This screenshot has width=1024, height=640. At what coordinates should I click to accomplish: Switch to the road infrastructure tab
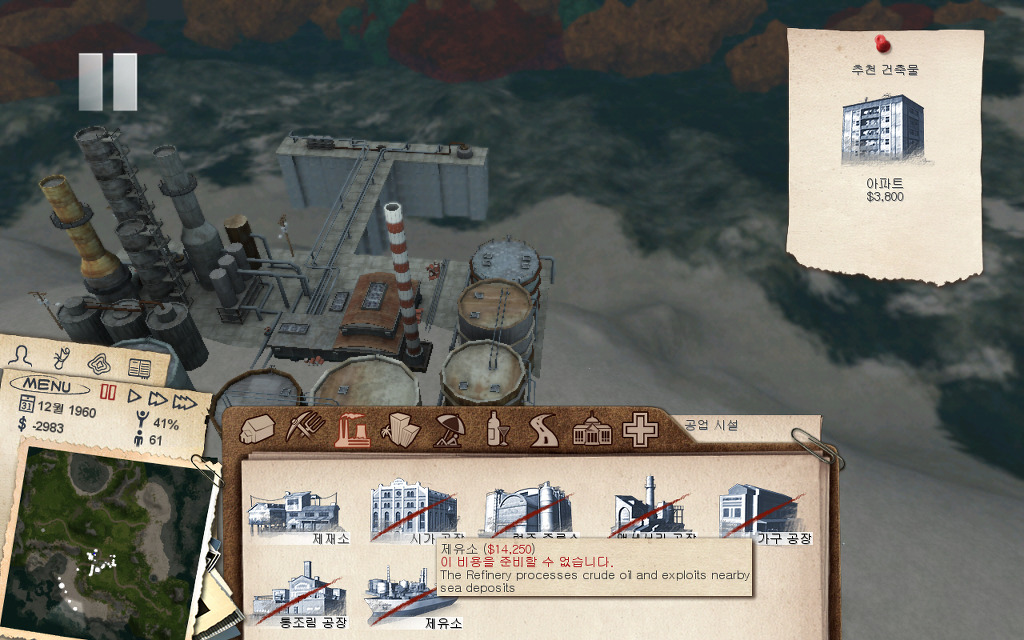[543, 431]
